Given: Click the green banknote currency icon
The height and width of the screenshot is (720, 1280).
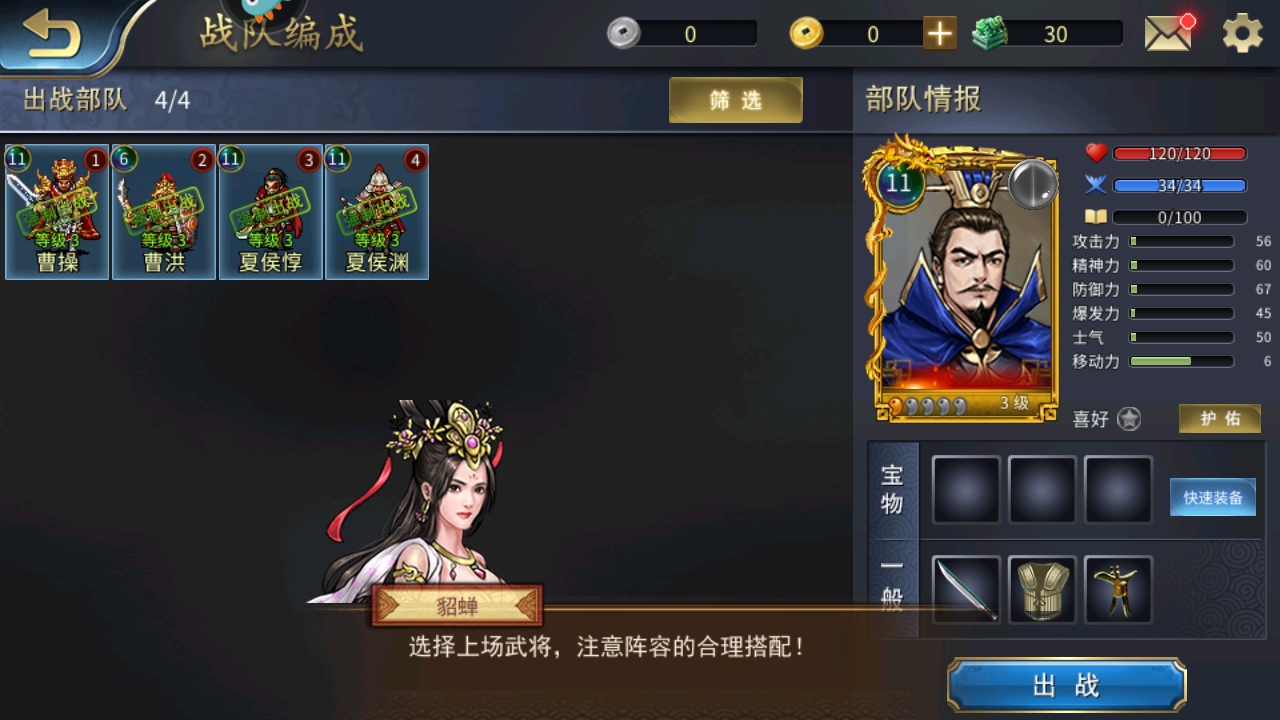Looking at the screenshot, I should pos(991,33).
